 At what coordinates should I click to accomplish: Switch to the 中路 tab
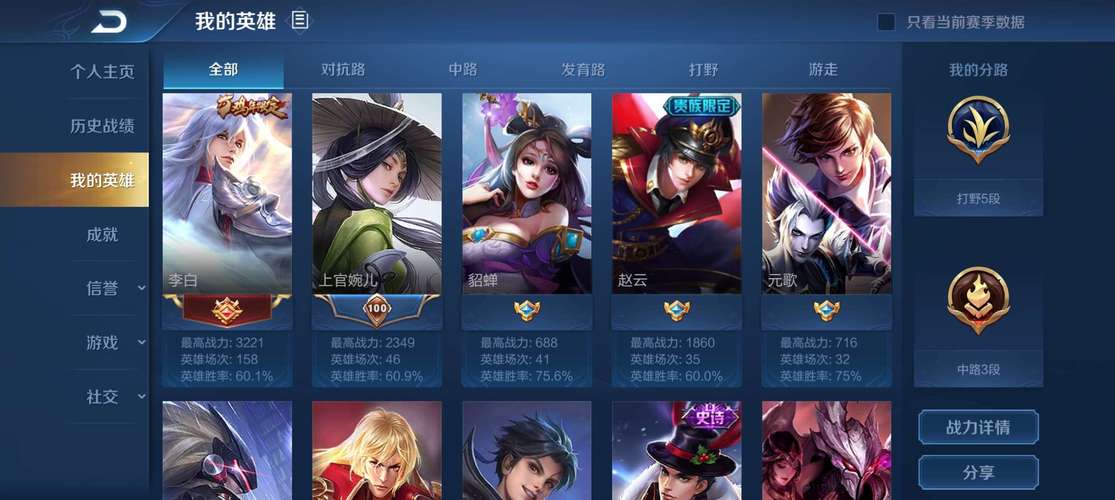(x=463, y=69)
